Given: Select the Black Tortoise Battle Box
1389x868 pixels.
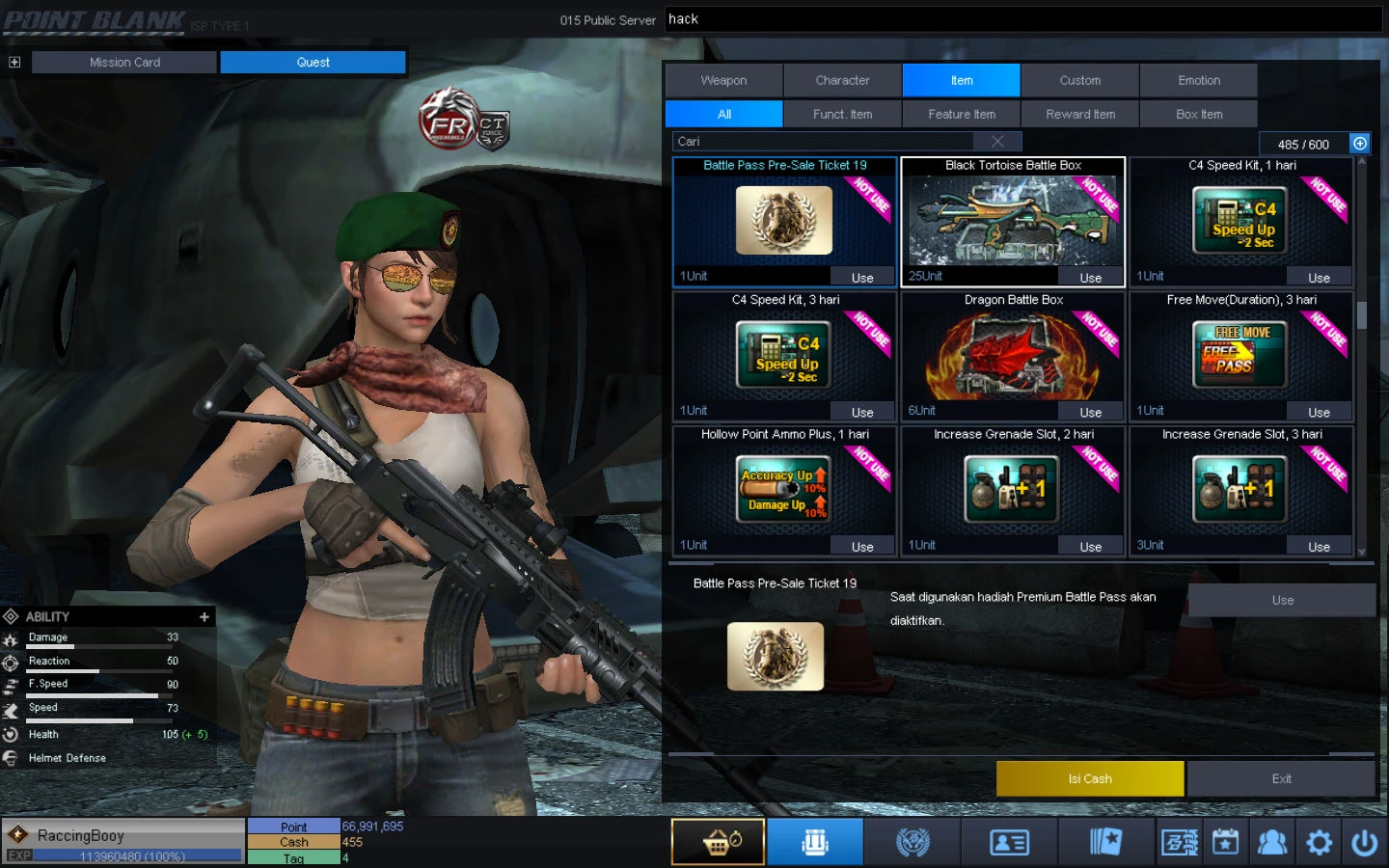Looking at the screenshot, I should click(1013, 221).
